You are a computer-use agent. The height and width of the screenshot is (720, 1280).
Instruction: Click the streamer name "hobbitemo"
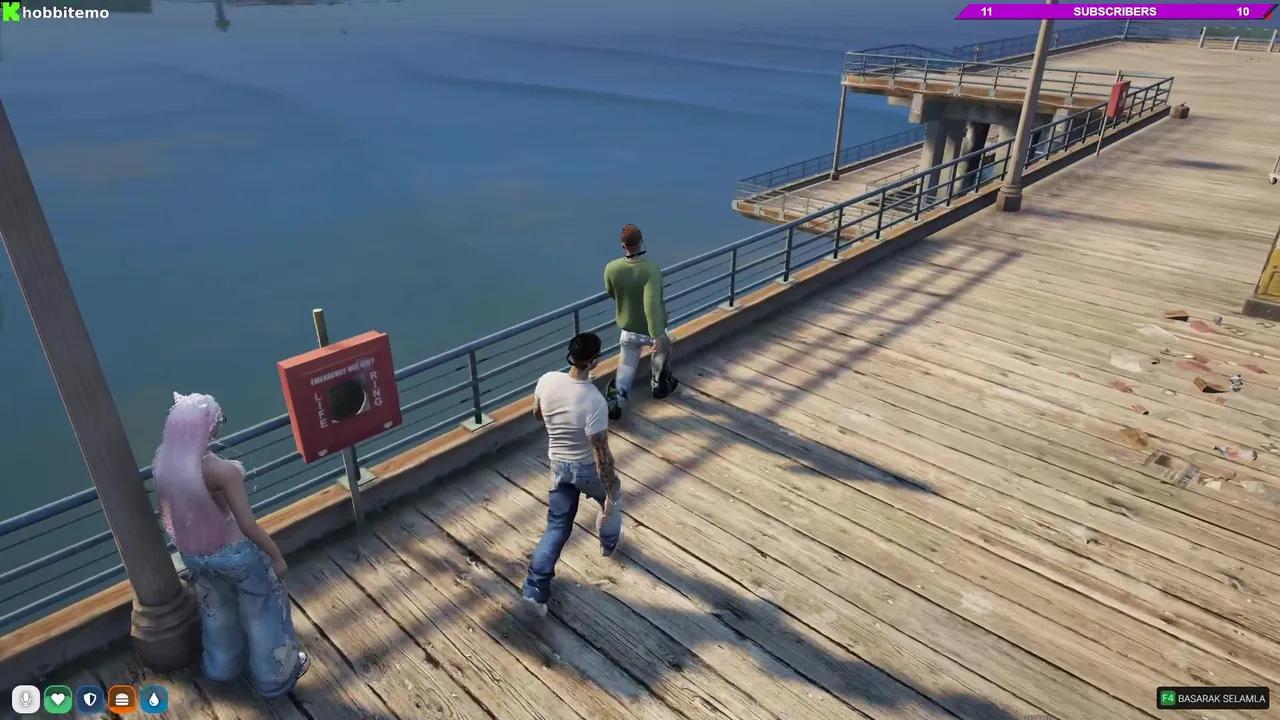65,12
